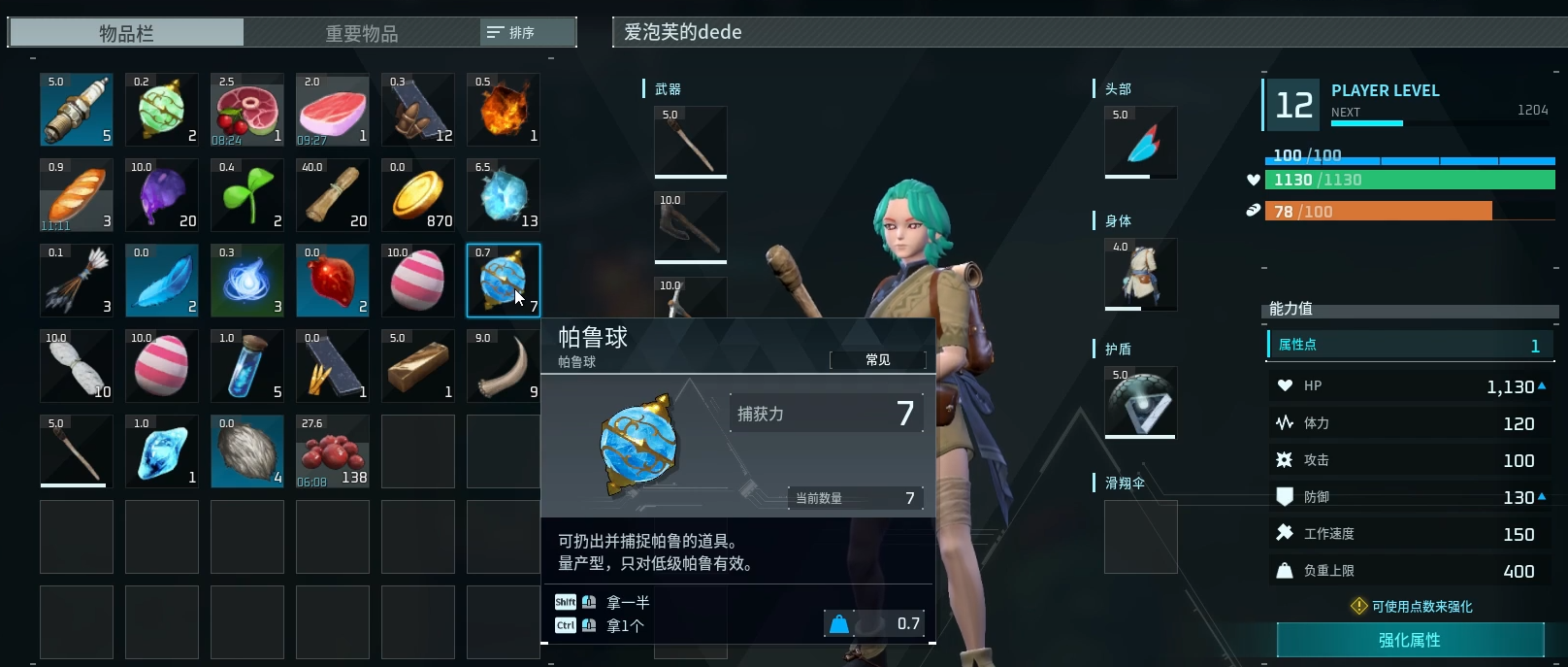Click the body armor equipment slot

tap(1141, 275)
